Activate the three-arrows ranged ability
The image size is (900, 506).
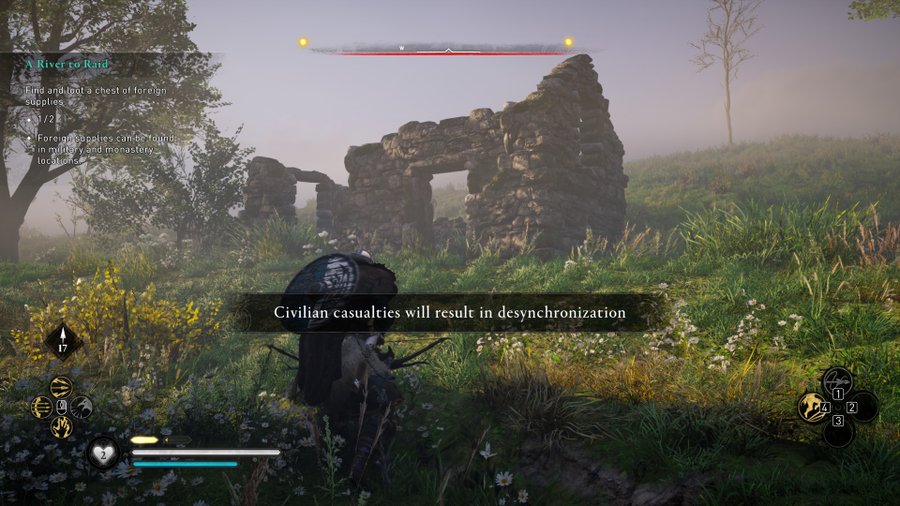(61, 387)
